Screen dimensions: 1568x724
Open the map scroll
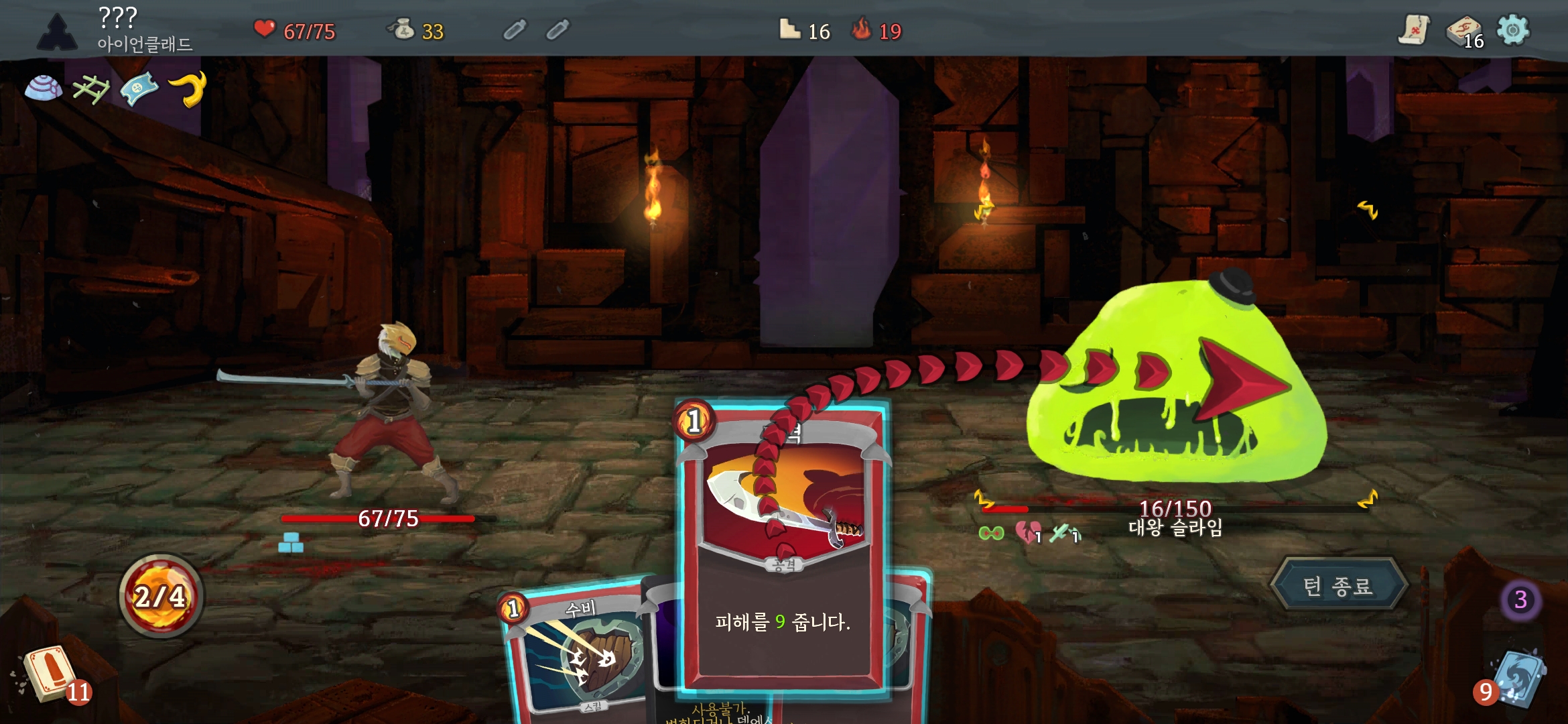[1414, 30]
